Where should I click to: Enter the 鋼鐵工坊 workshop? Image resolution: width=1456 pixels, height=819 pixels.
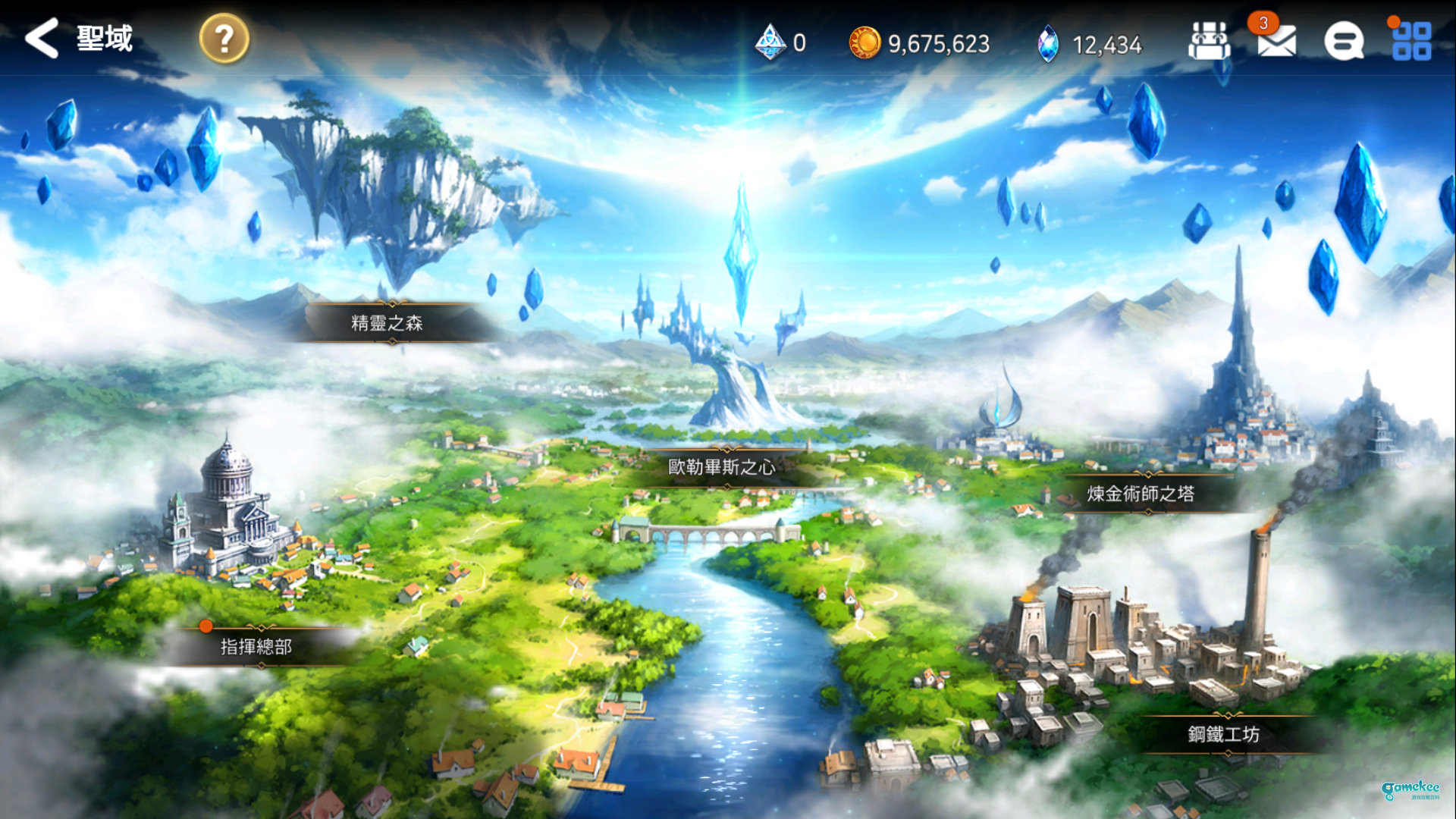pyautogui.click(x=1223, y=734)
